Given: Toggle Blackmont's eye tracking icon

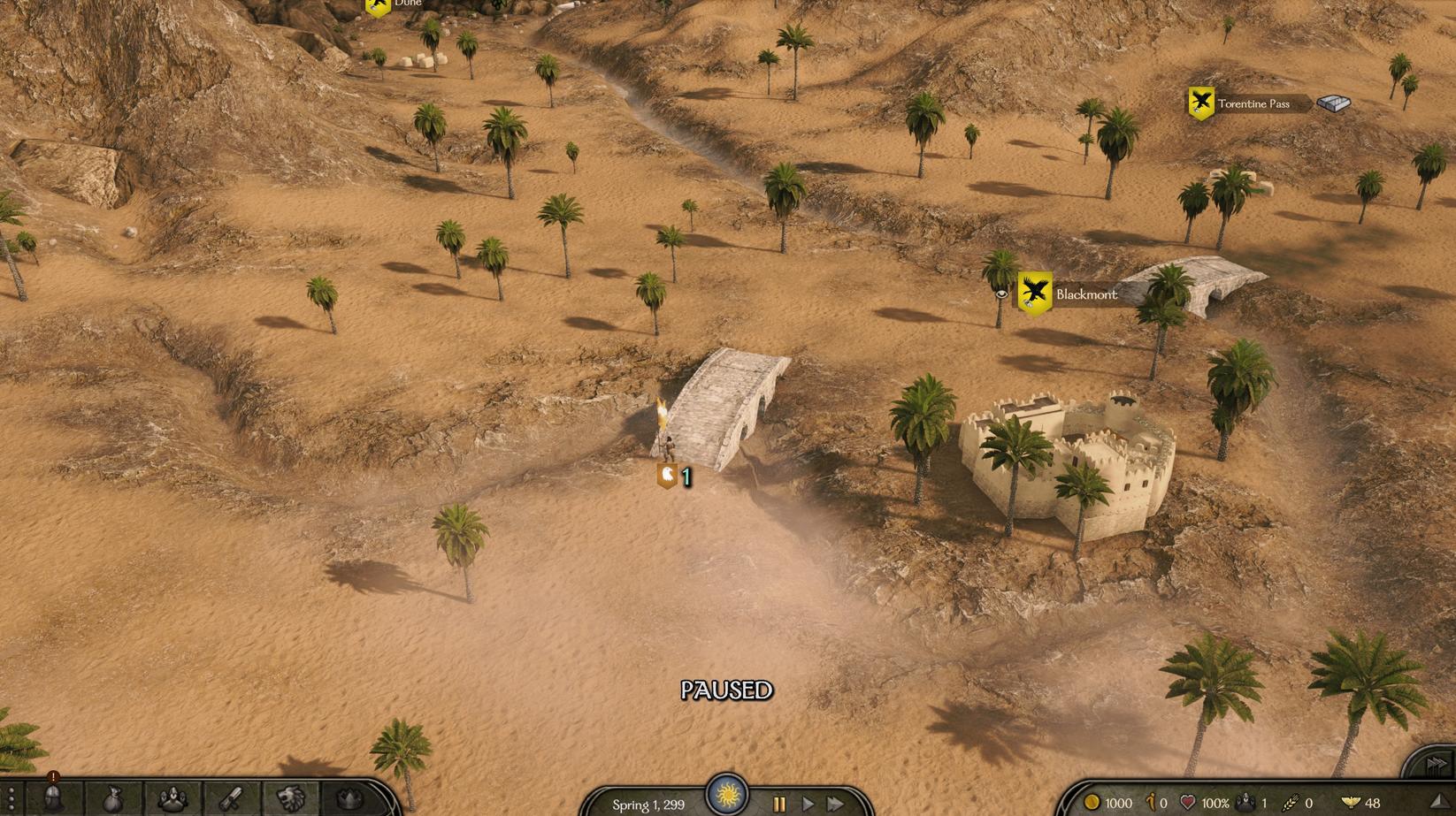Looking at the screenshot, I should coord(1001,294).
